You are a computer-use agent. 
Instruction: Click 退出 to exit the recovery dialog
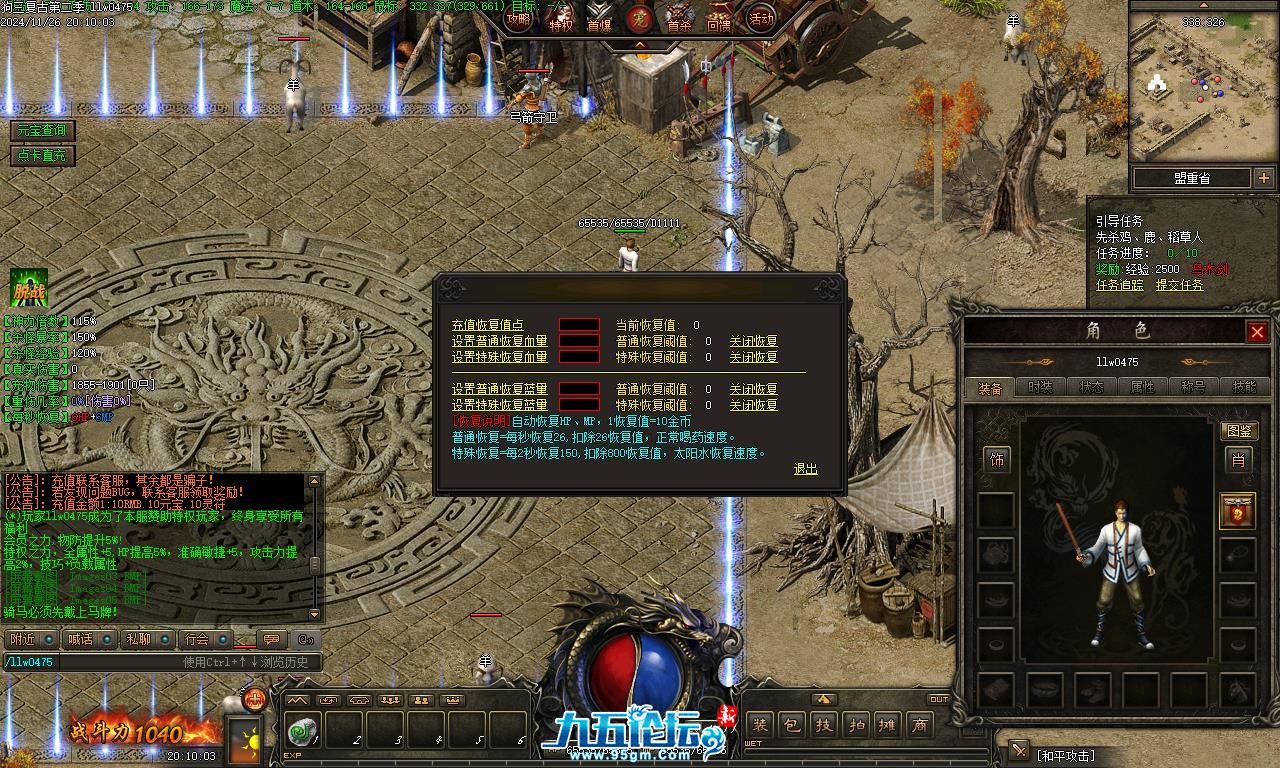point(805,469)
